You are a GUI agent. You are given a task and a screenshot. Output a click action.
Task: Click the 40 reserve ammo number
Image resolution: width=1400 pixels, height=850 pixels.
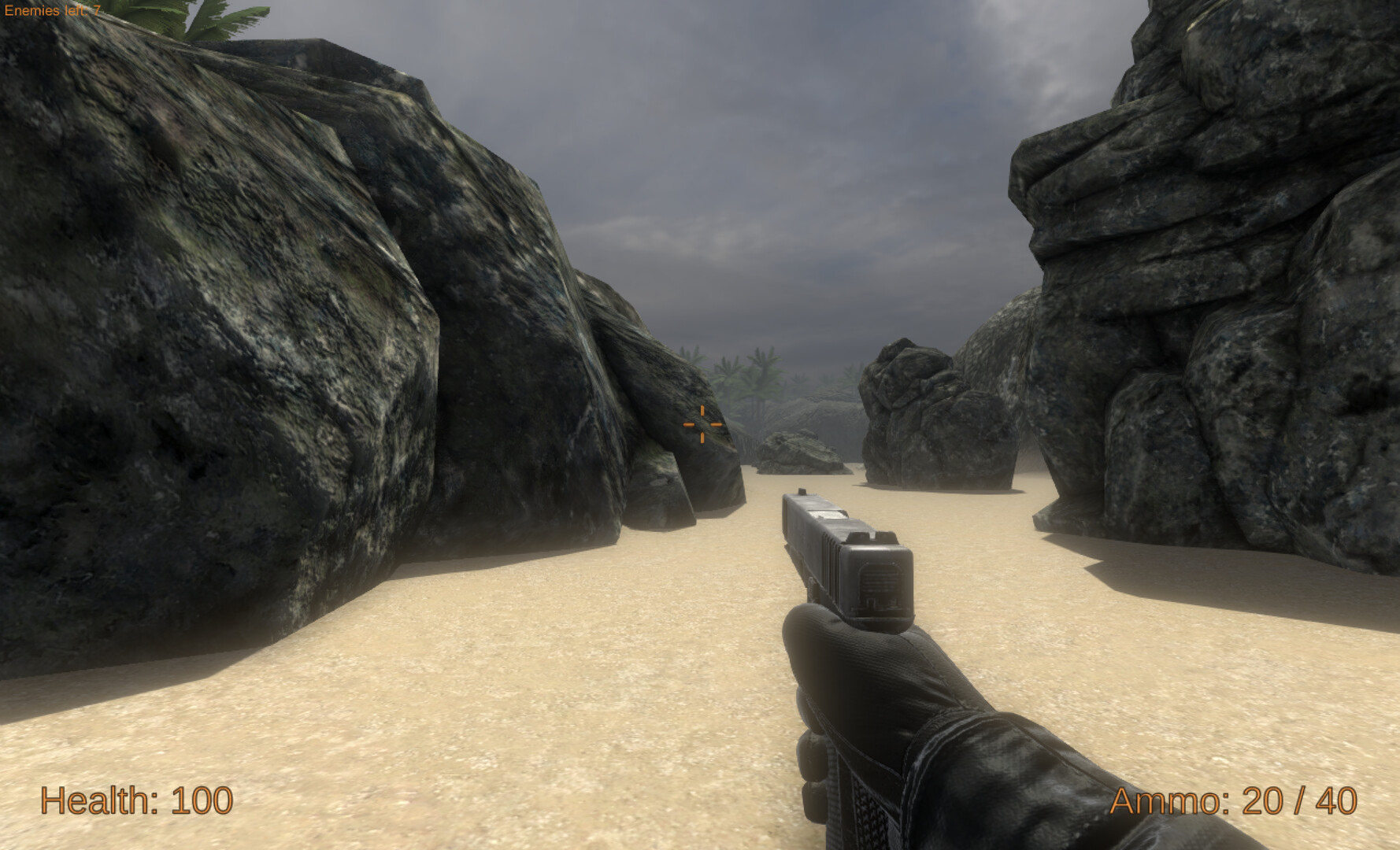tap(1339, 801)
